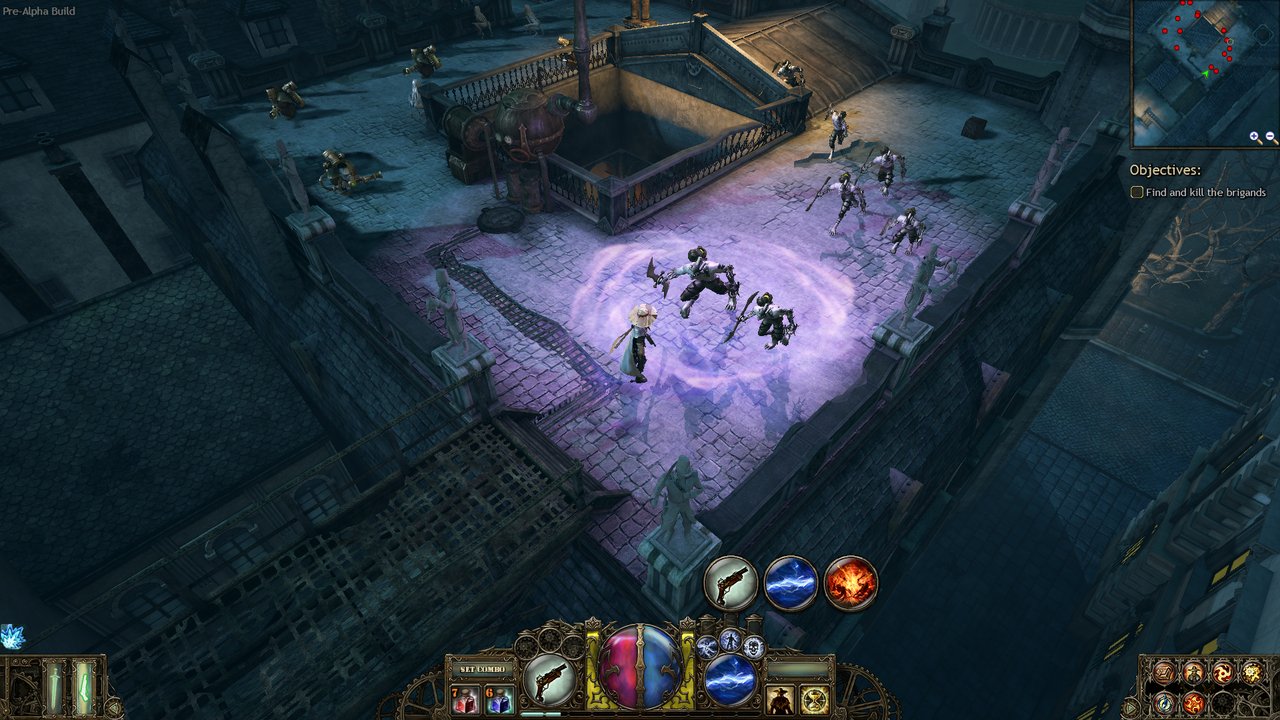Click the golden hourglass icon

click(x=815, y=699)
